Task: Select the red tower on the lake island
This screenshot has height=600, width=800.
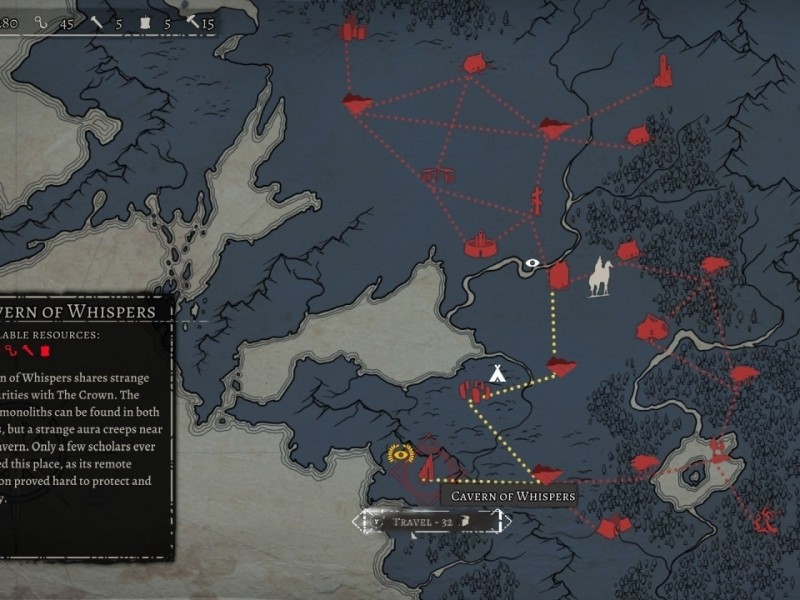Action: tap(717, 450)
